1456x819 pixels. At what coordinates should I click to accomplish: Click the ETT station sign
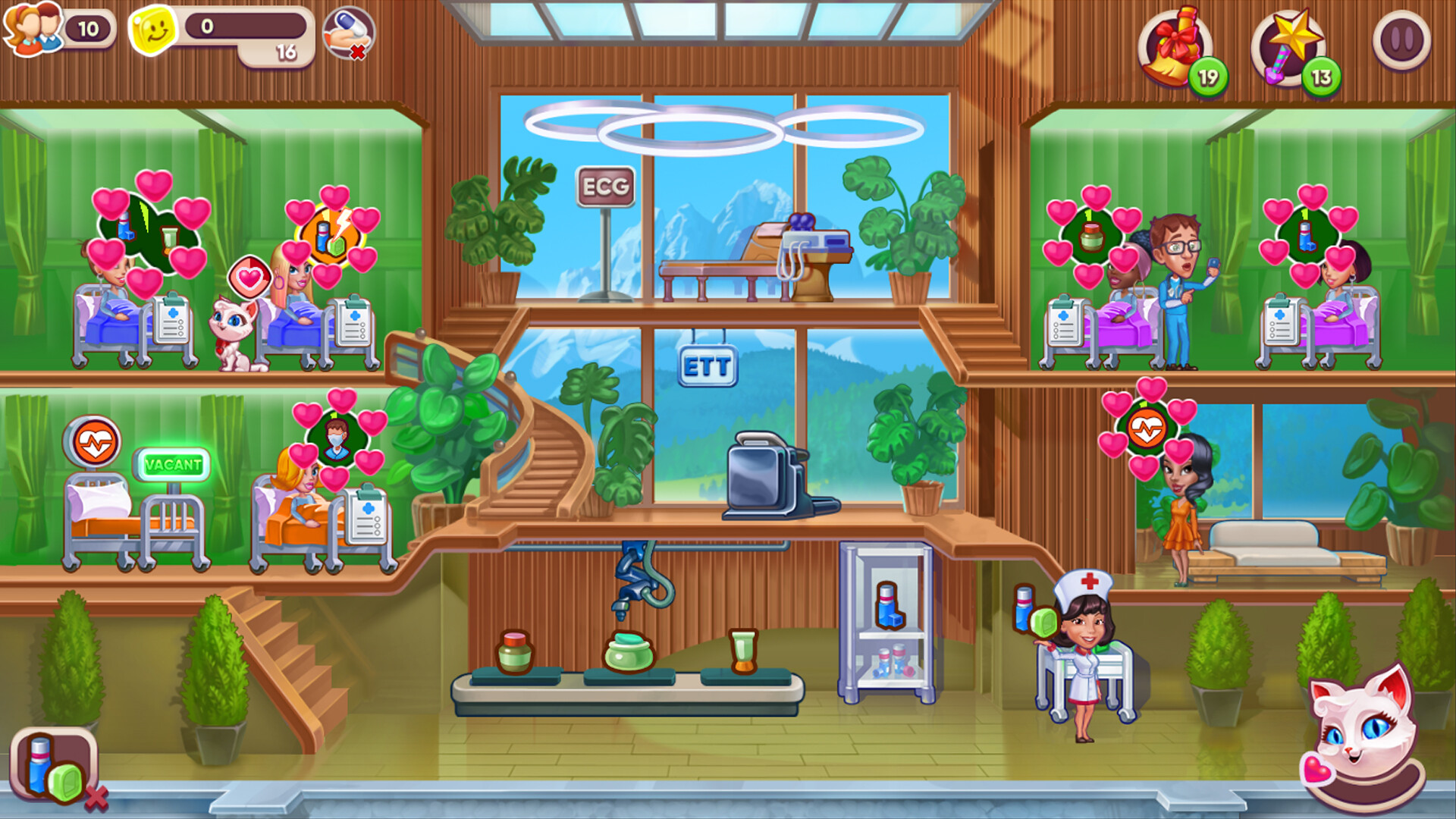pyautogui.click(x=708, y=365)
